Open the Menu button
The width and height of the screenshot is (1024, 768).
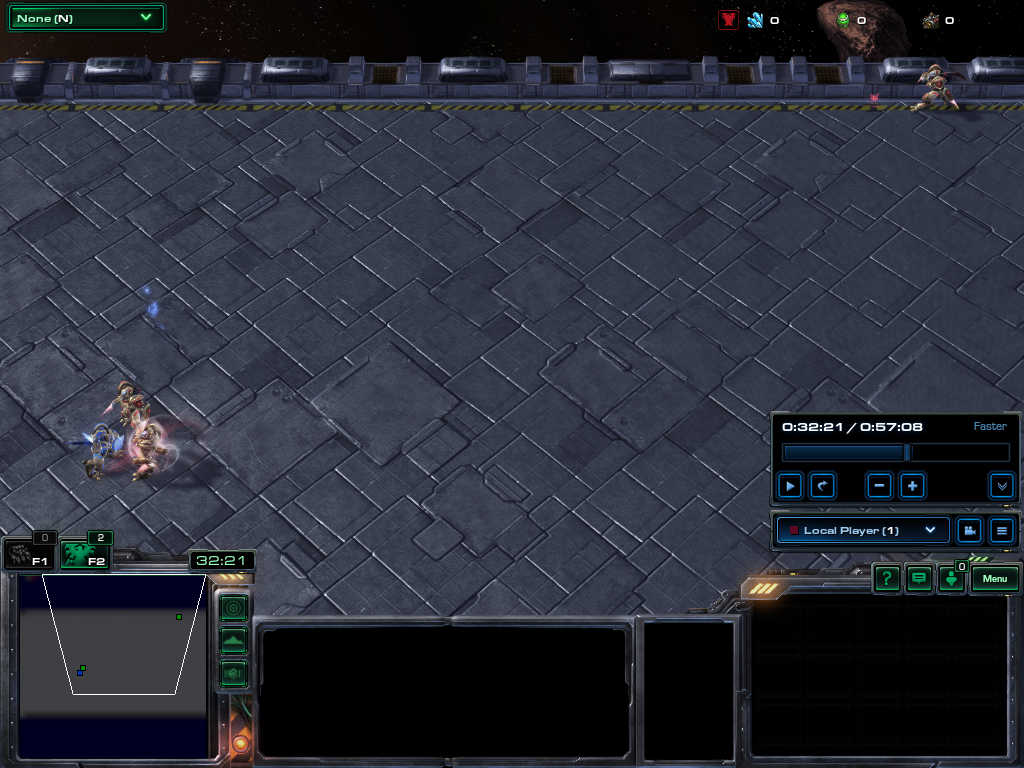pyautogui.click(x=994, y=579)
